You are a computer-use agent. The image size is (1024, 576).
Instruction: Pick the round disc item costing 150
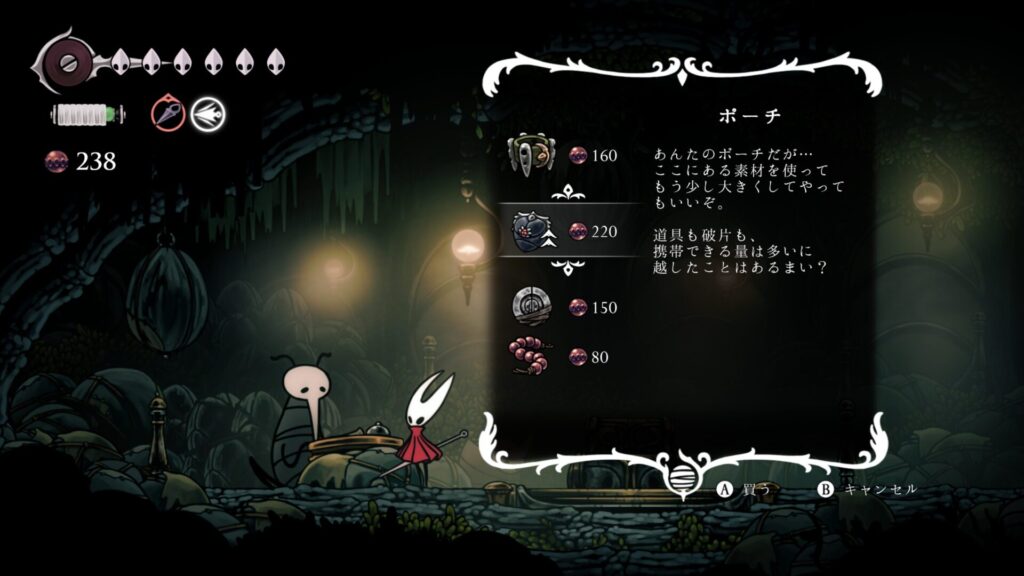(x=531, y=306)
